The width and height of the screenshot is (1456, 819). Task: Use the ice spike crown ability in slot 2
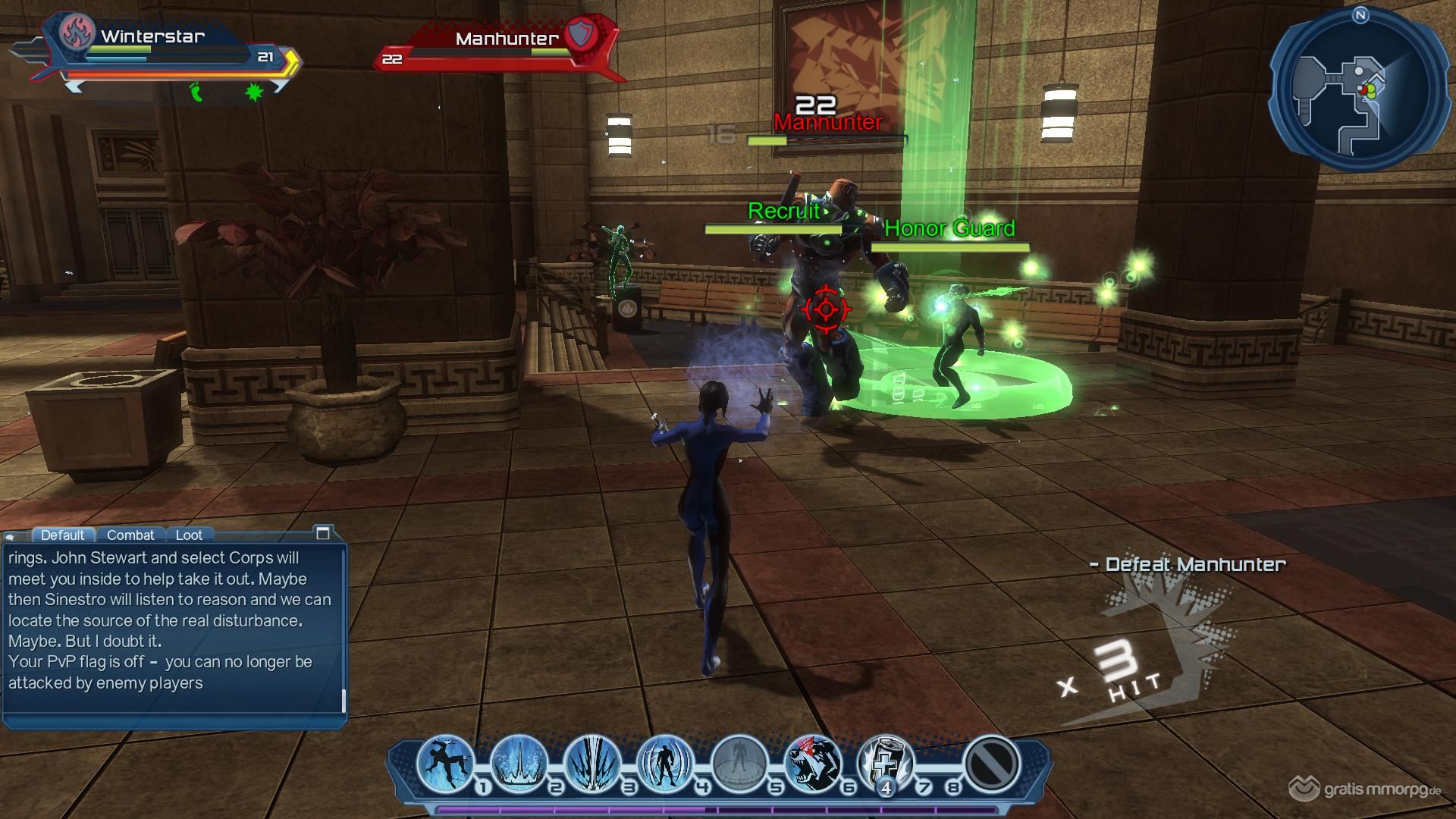coord(519,762)
